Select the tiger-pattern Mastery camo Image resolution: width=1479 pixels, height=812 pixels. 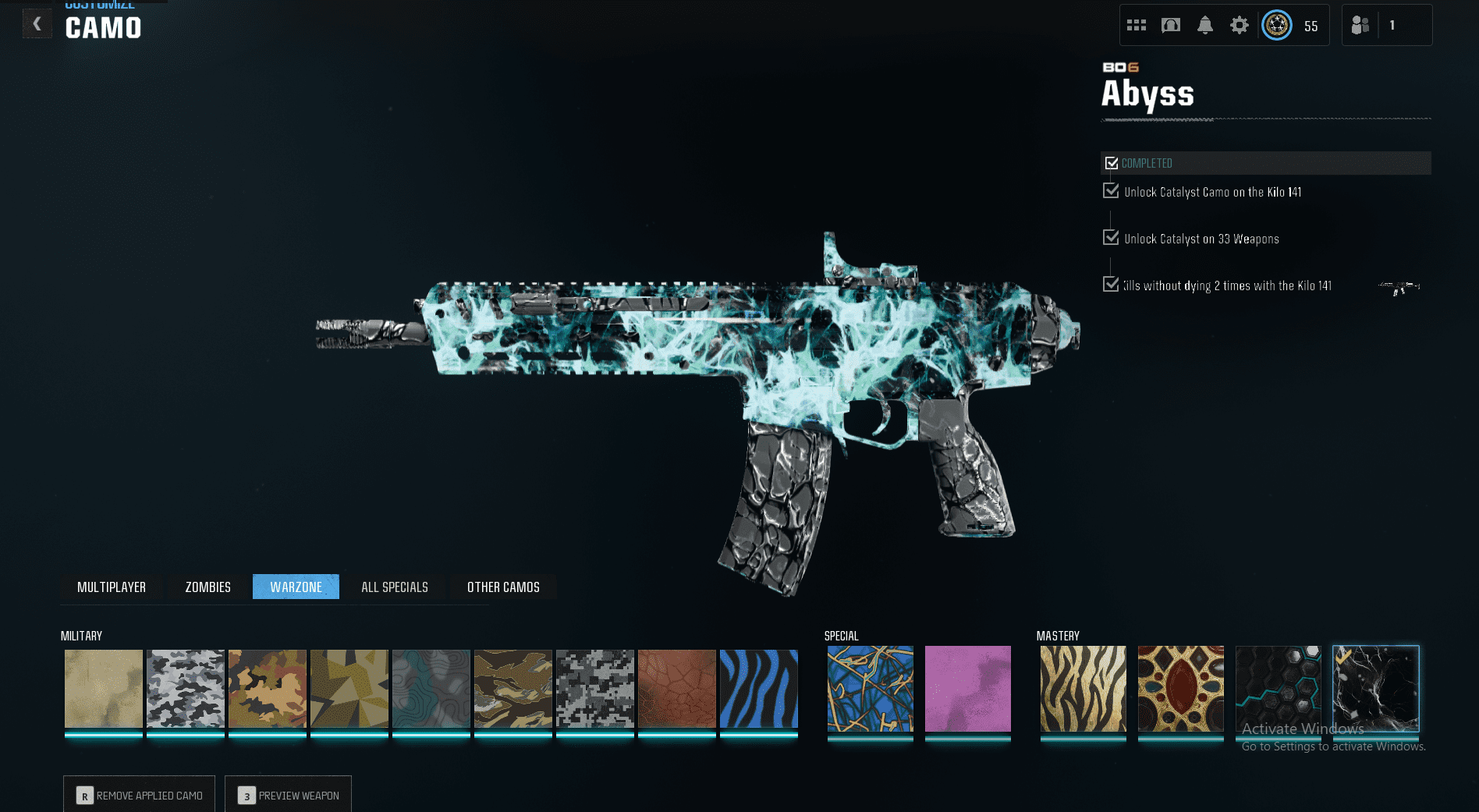1083,689
